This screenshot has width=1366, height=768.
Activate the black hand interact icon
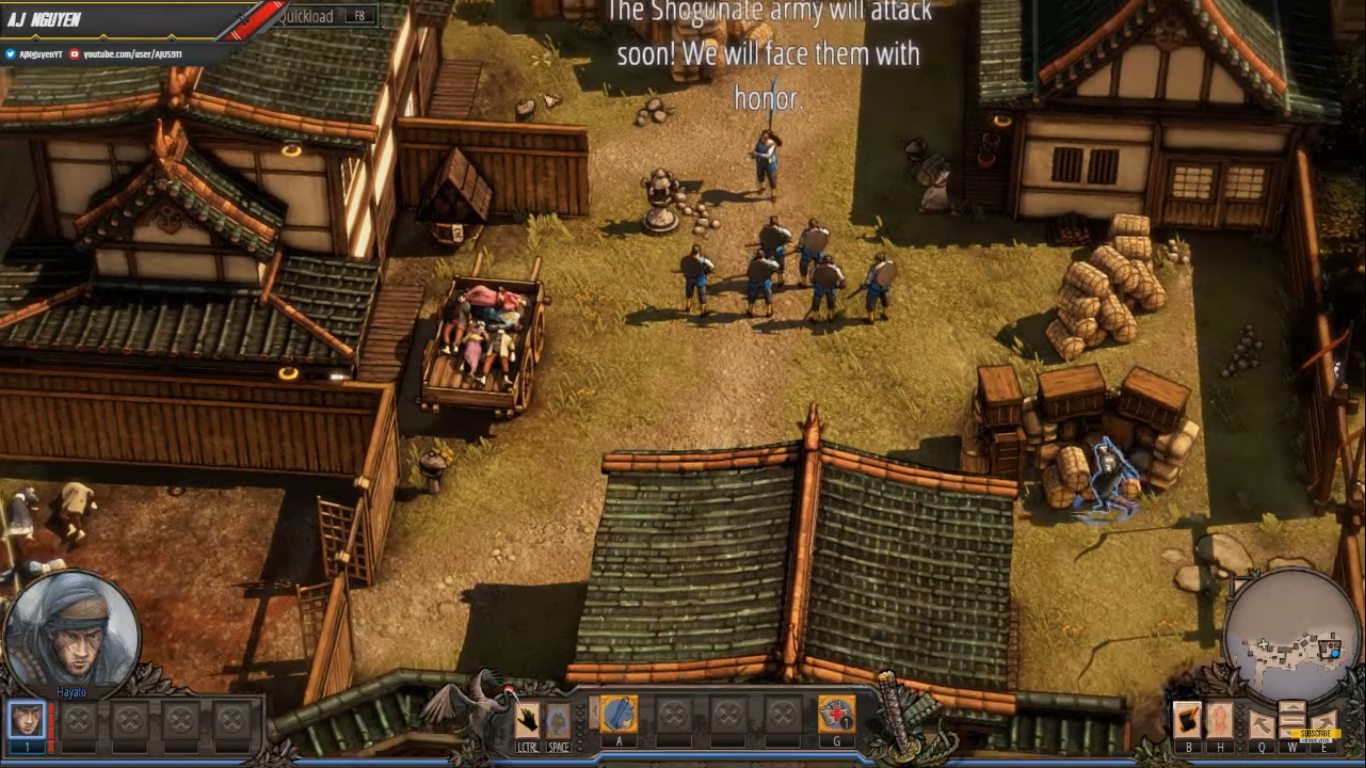click(527, 719)
